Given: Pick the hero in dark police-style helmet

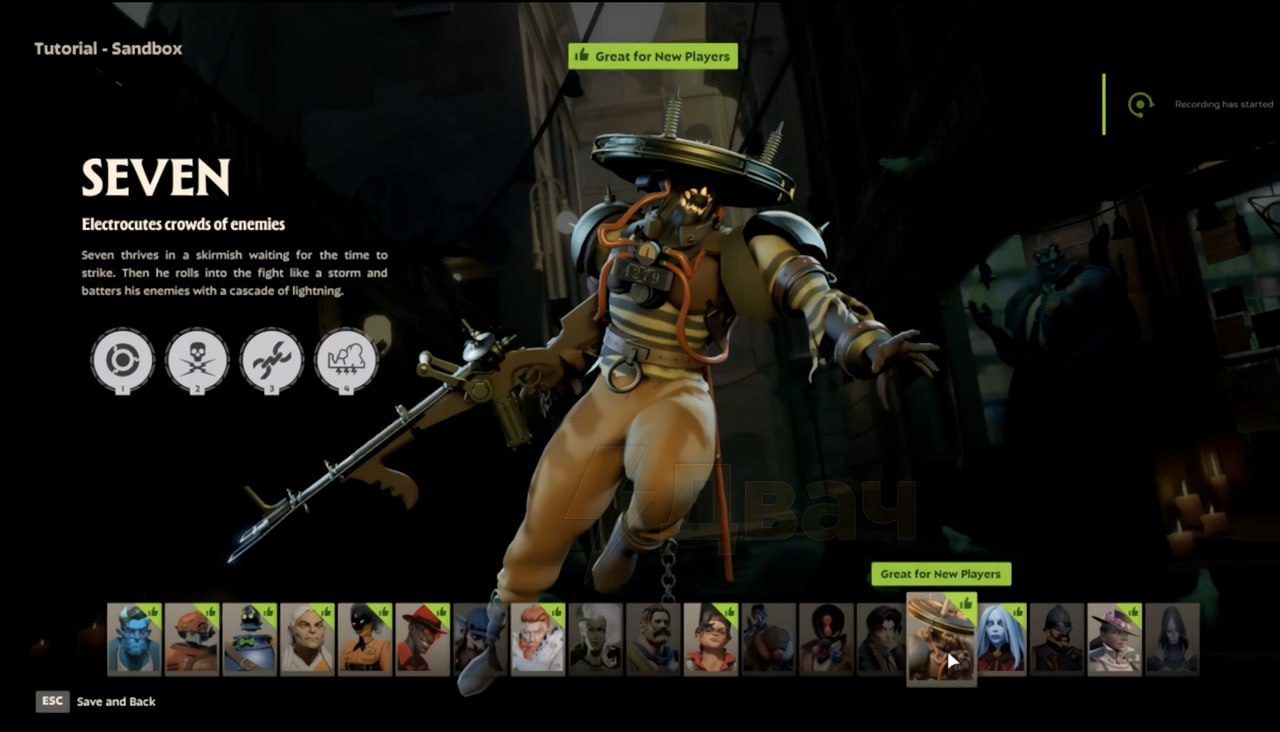Looking at the screenshot, I should pos(1057,638).
